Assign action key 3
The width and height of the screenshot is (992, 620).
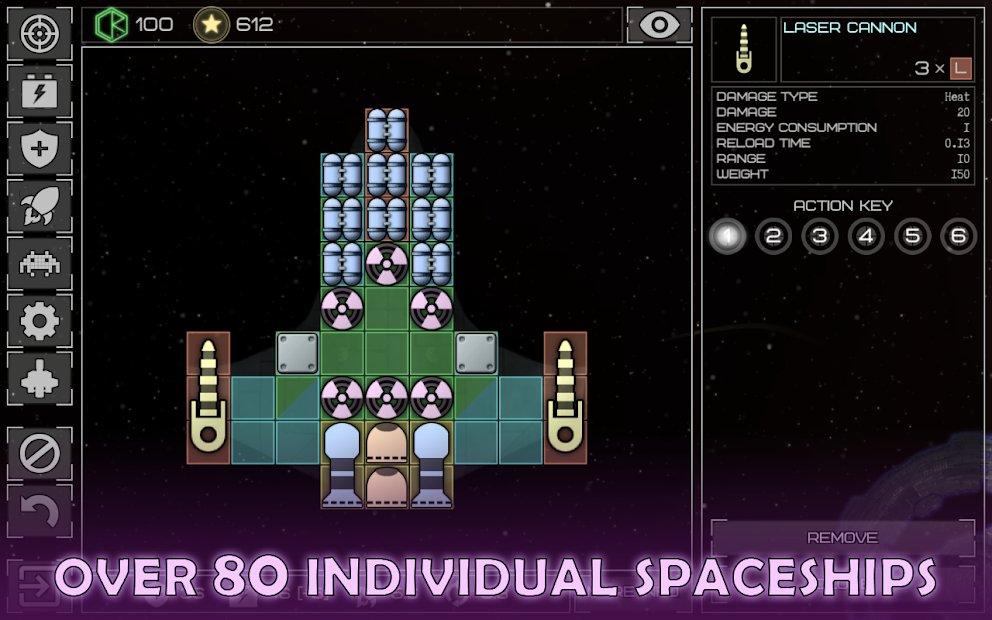(x=819, y=237)
